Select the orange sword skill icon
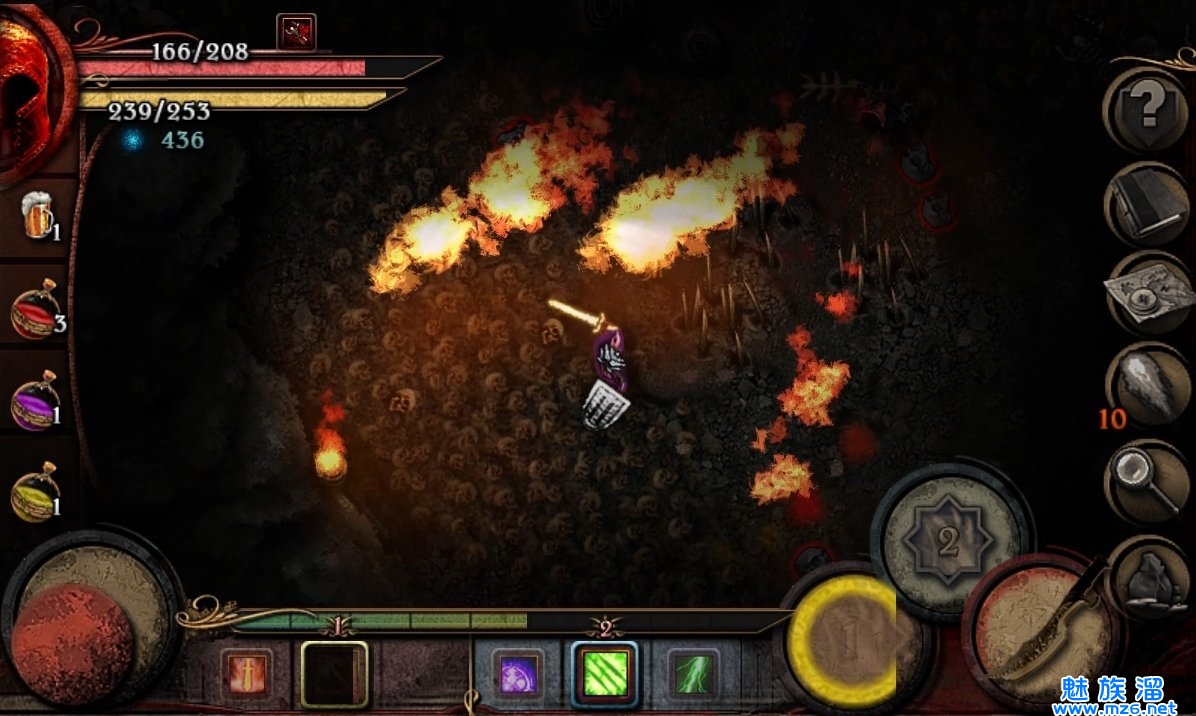This screenshot has height=716, width=1196. tap(245, 673)
